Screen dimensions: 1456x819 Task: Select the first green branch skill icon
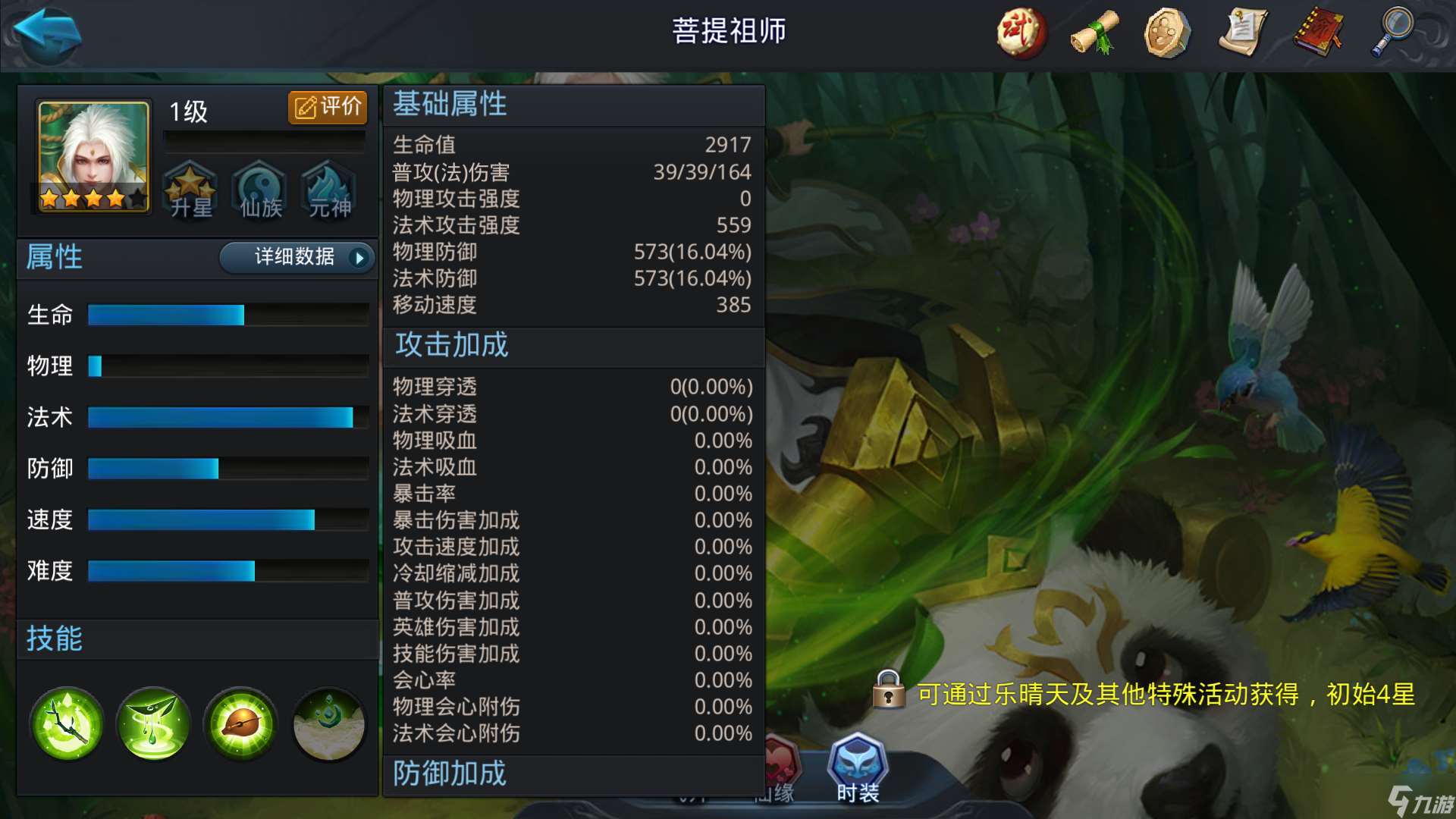click(x=67, y=724)
